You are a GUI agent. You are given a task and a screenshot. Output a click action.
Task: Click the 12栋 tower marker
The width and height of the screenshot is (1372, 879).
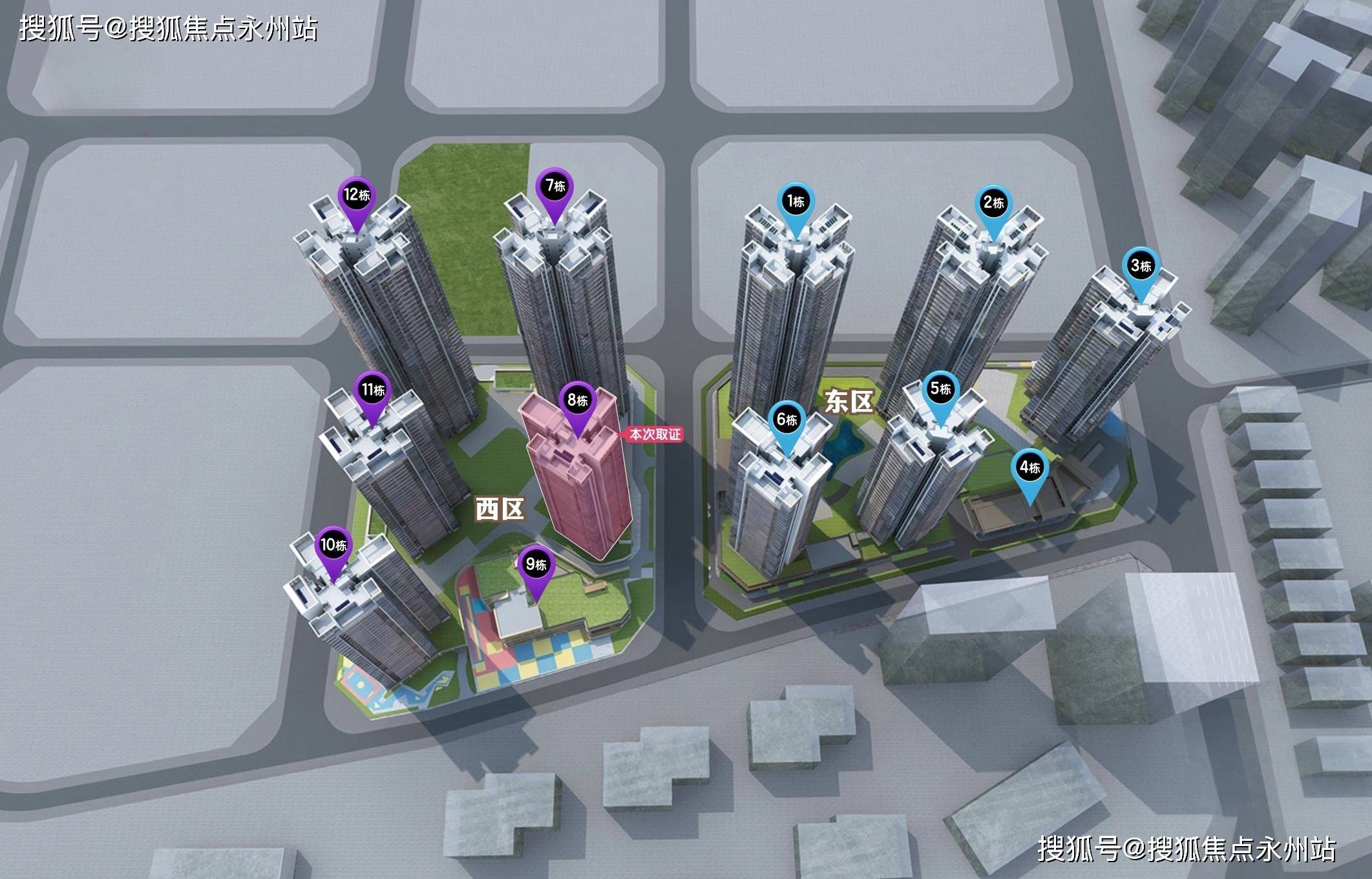(x=356, y=195)
